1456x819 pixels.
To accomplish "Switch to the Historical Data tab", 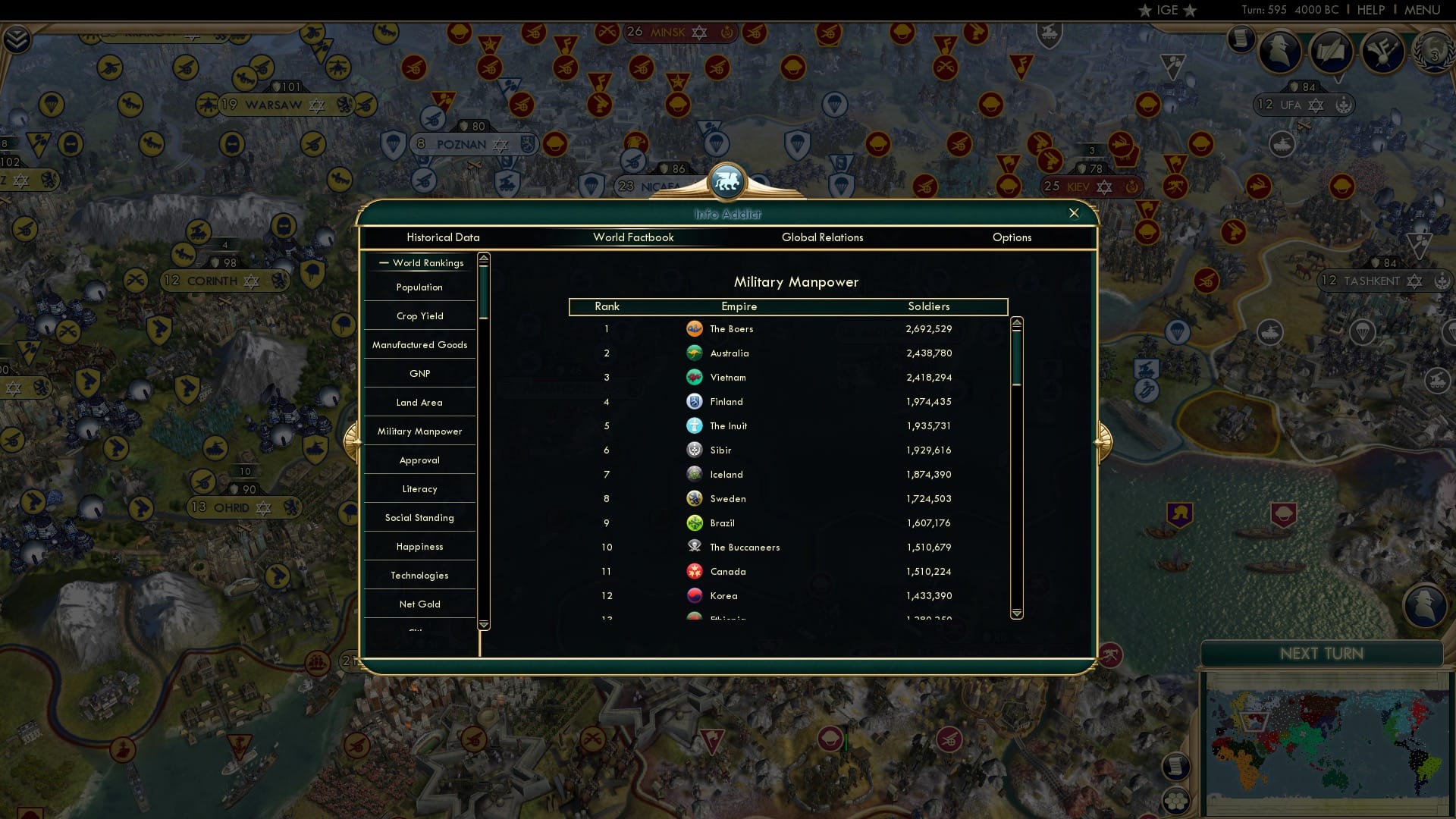I will (443, 237).
